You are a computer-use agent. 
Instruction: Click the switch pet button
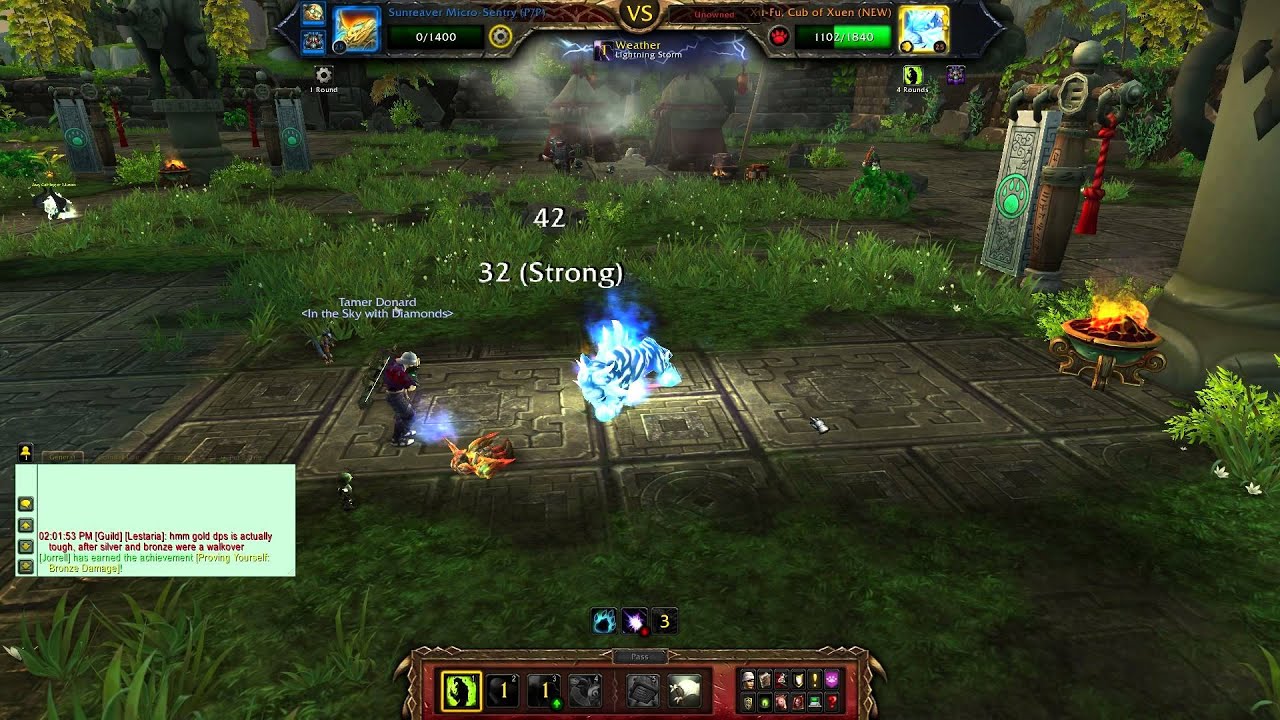click(586, 690)
